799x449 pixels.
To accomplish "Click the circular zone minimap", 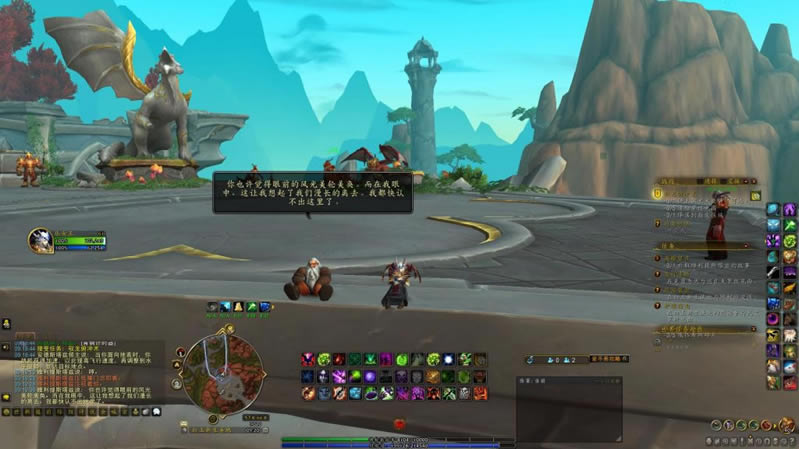I will [x=222, y=372].
